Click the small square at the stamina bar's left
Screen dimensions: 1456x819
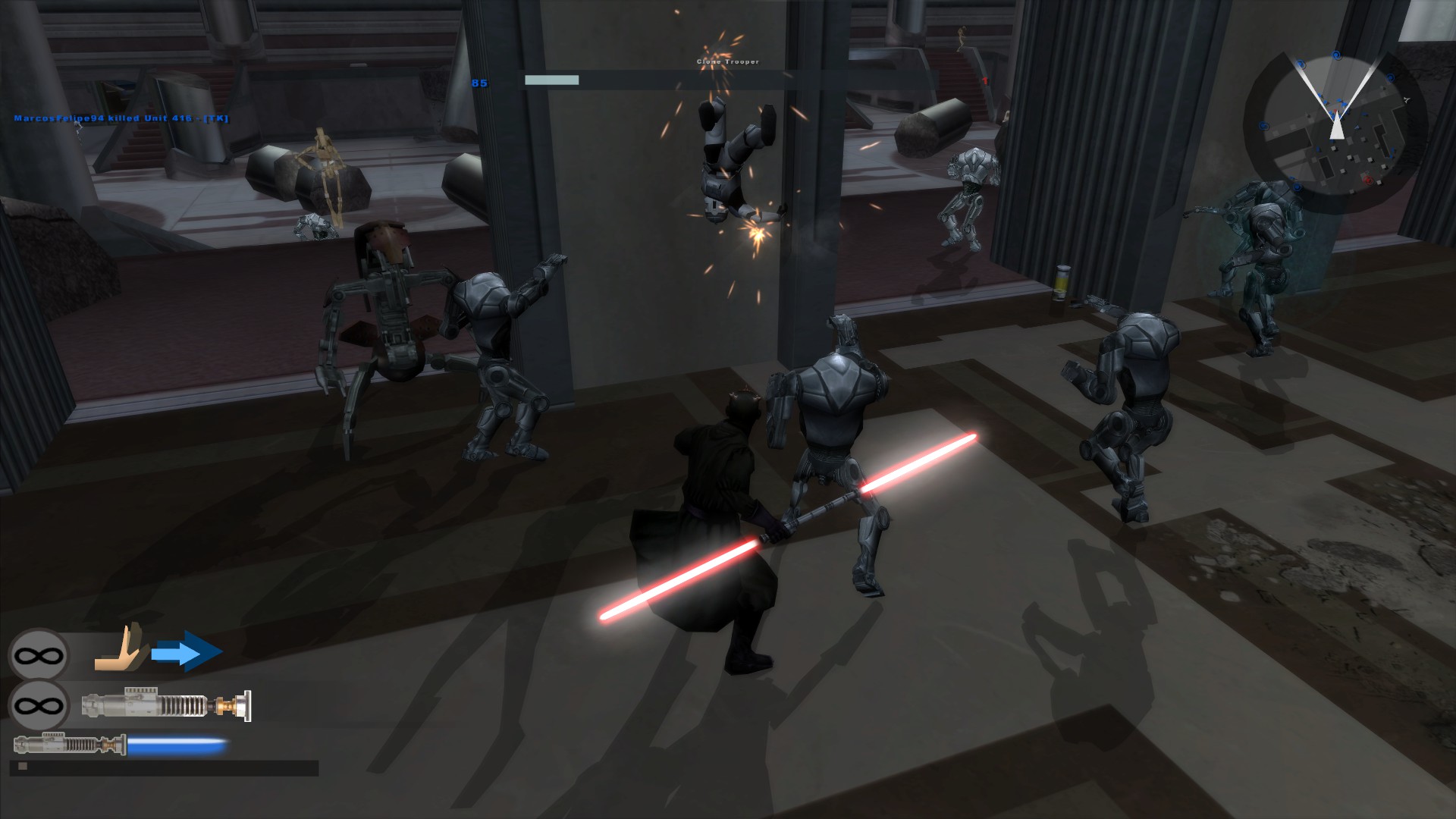24,767
